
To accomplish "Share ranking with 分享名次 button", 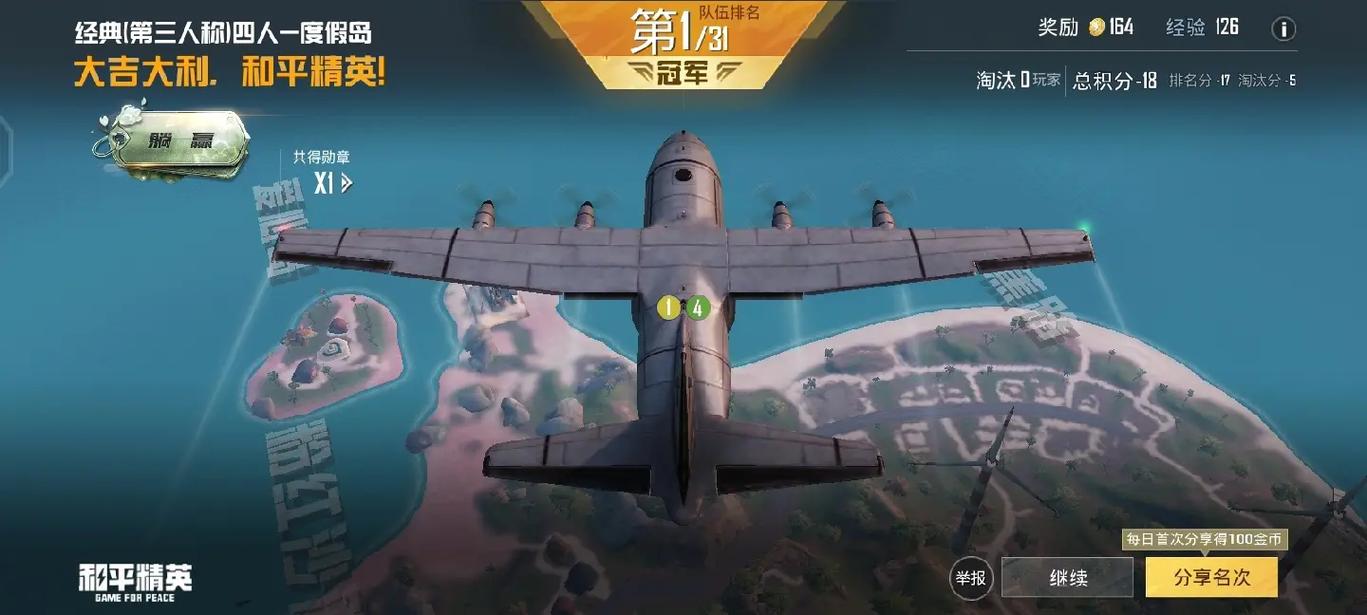I will [1211, 578].
